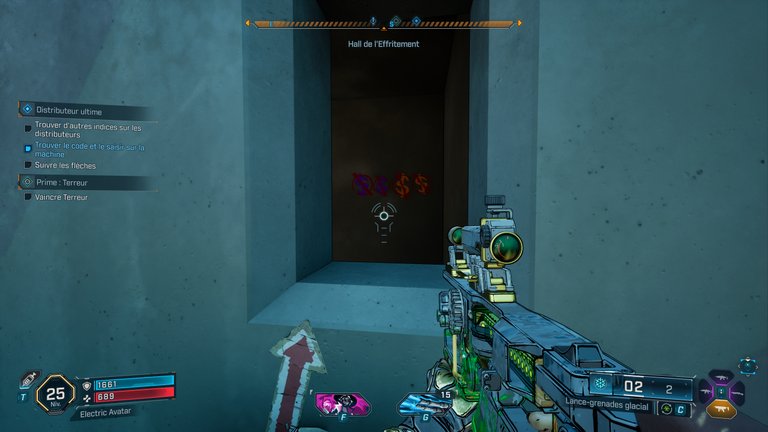Select the orange highlighted weapon slot
Image resolution: width=768 pixels, height=432 pixels.
722,408
